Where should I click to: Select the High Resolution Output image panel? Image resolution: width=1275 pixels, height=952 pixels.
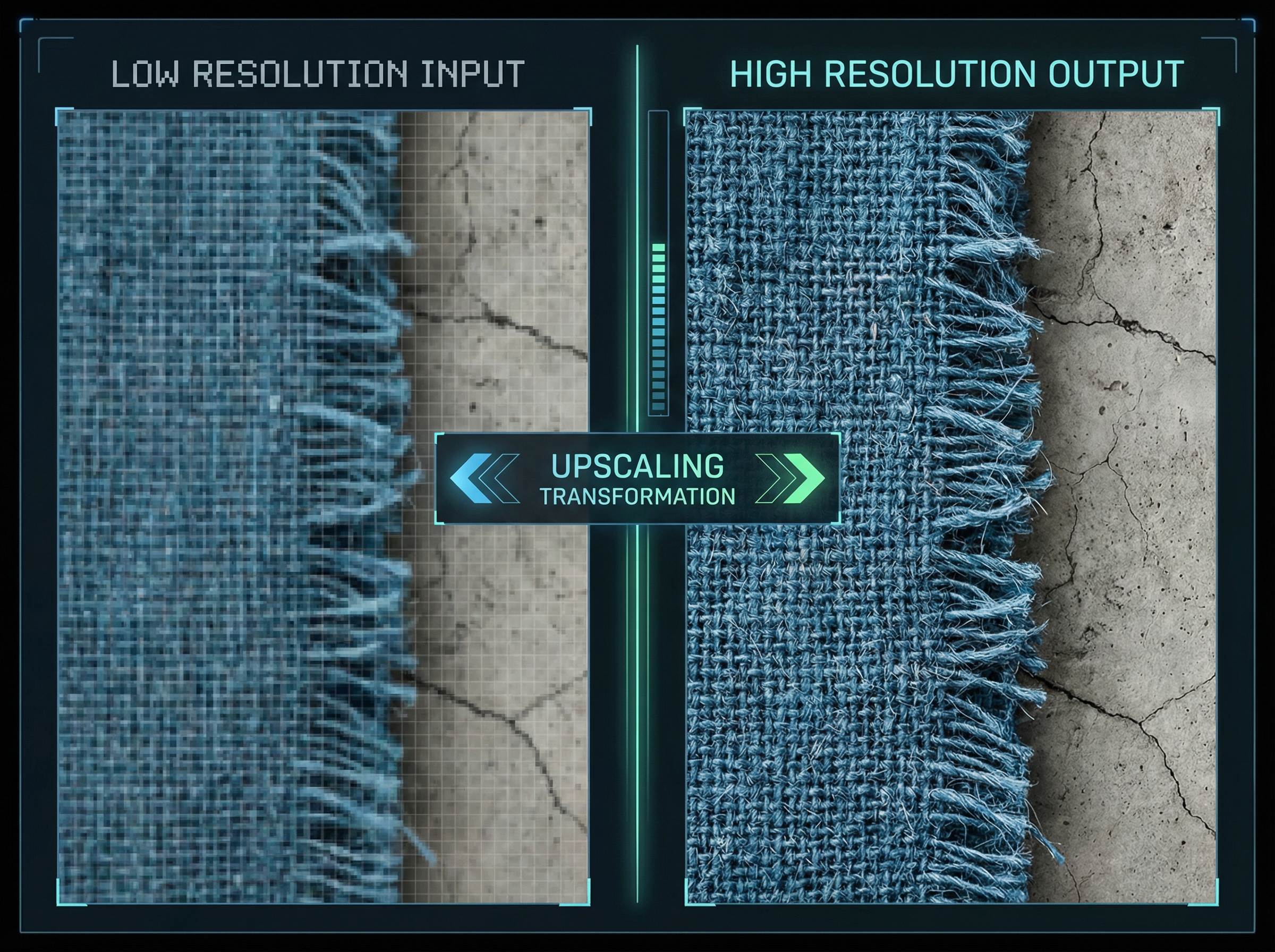click(x=950, y=507)
